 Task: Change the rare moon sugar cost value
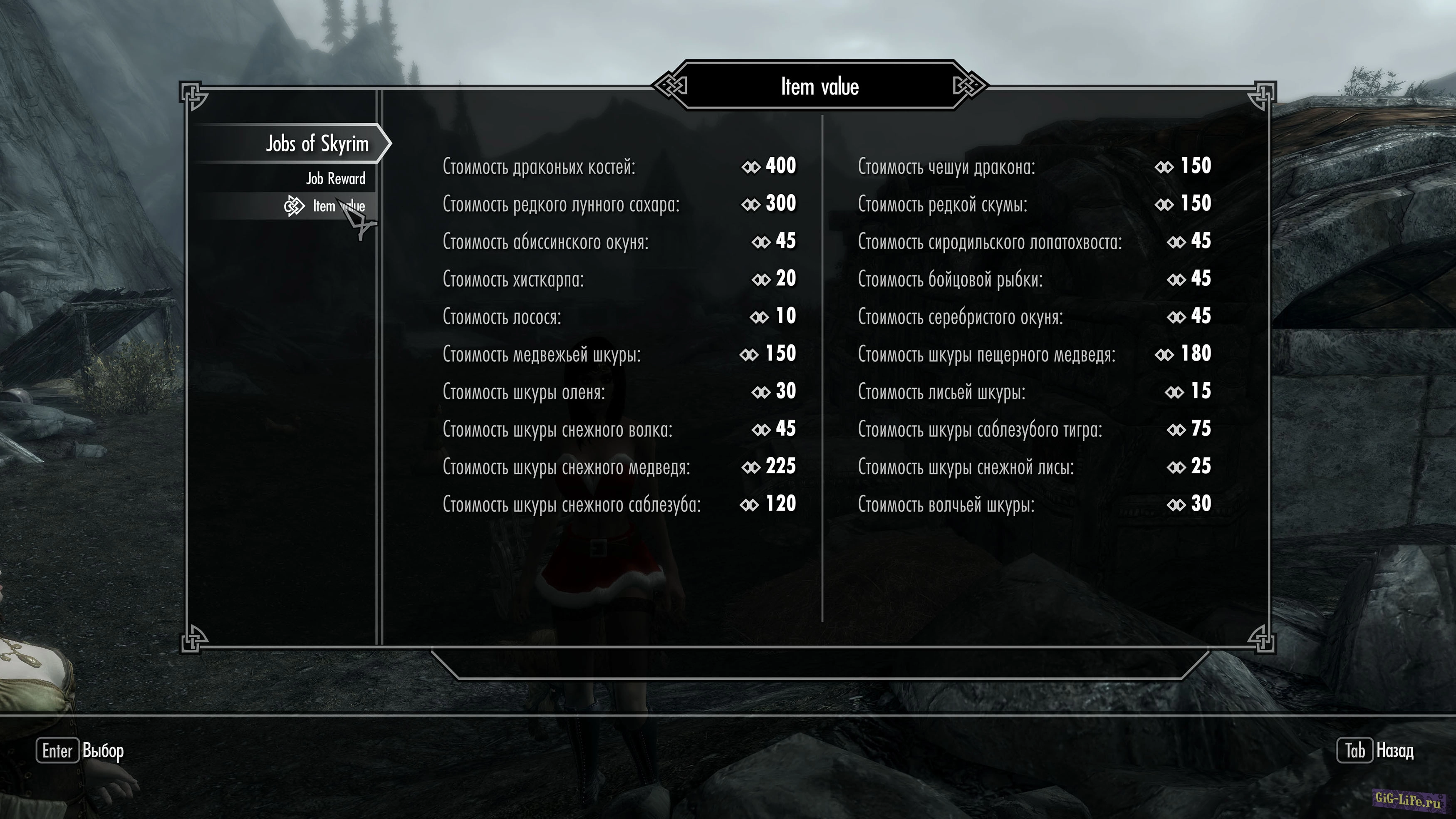619,204
